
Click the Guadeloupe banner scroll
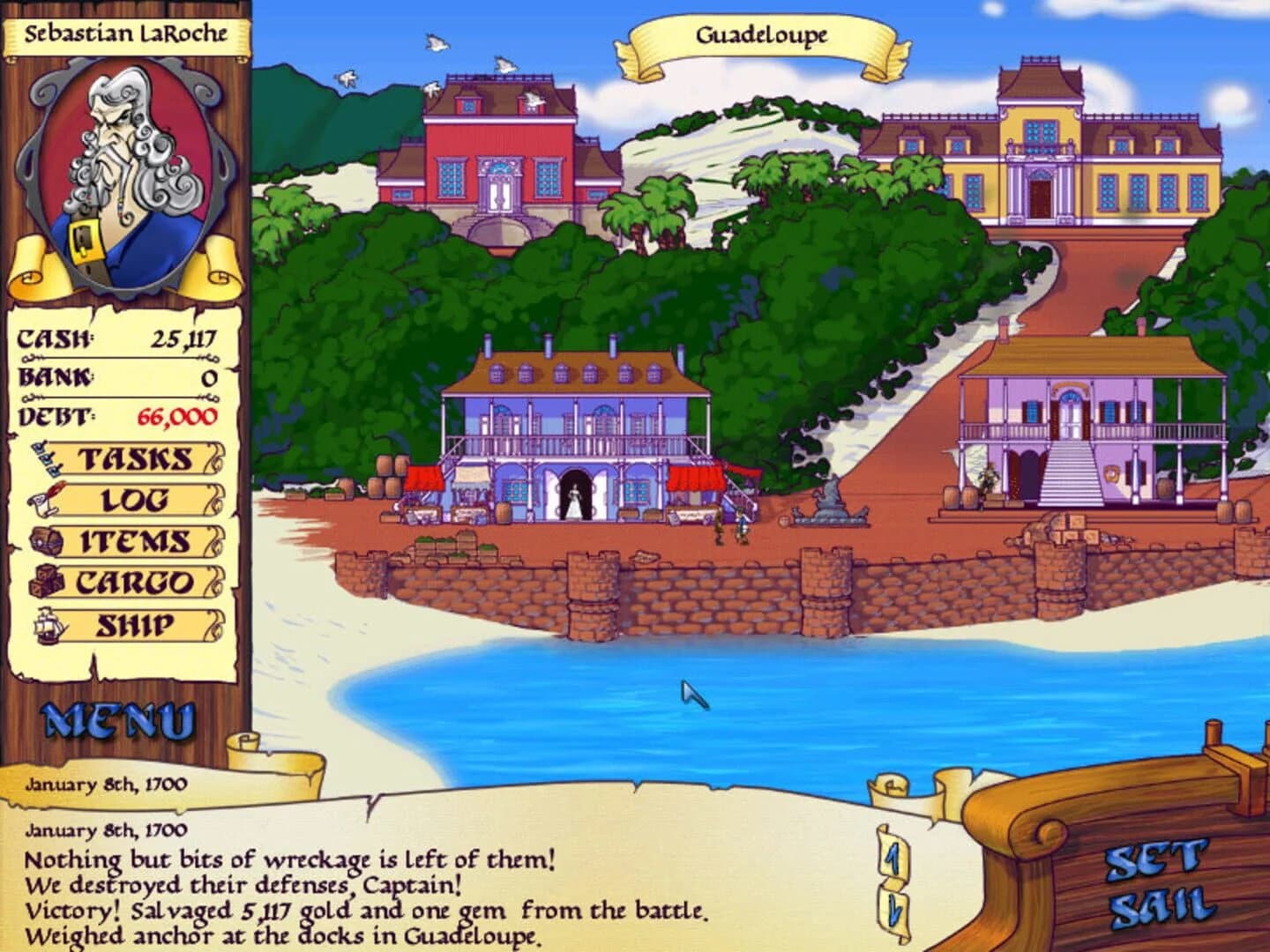[x=760, y=36]
